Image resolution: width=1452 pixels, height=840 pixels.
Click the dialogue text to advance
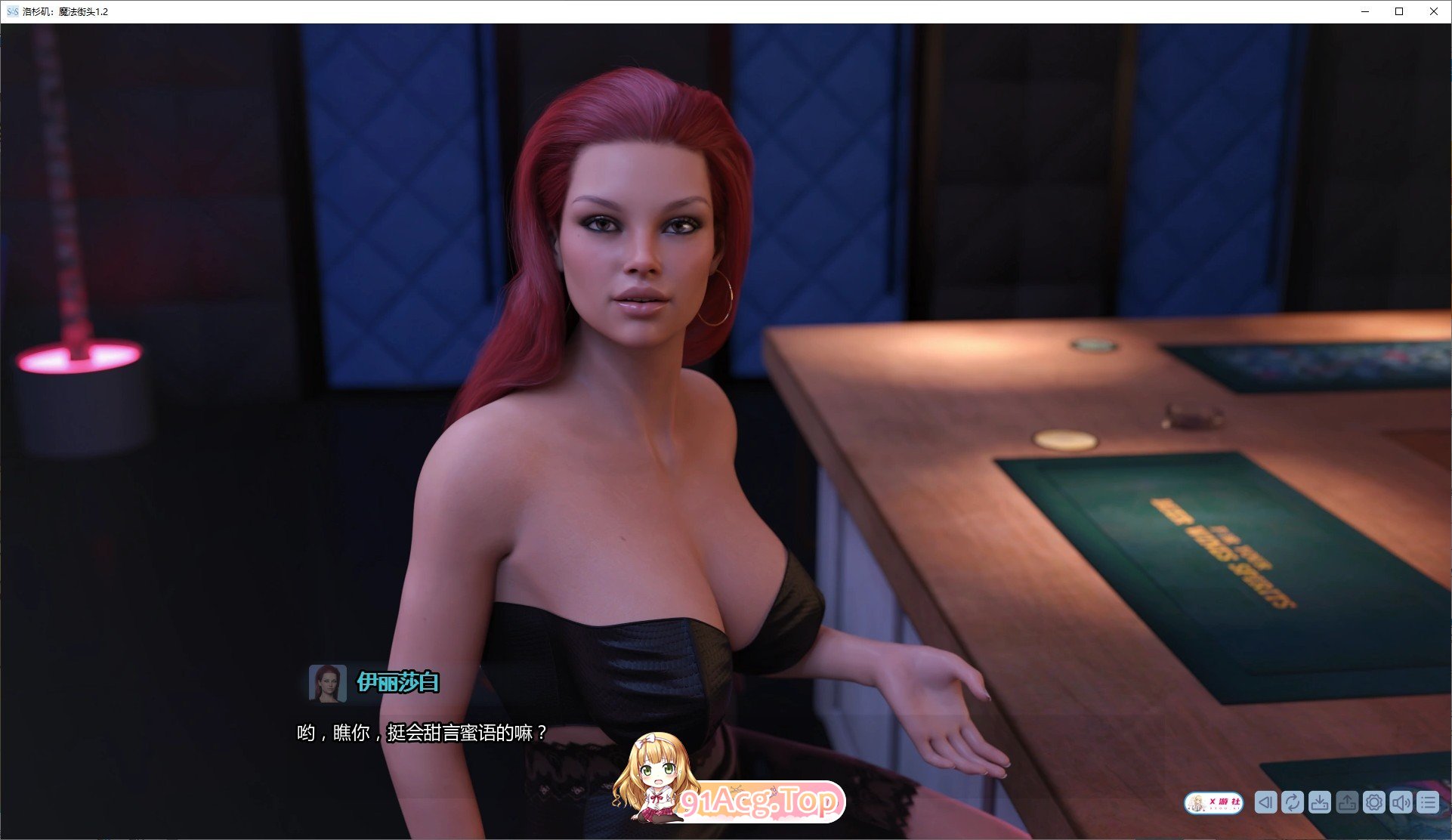(x=420, y=731)
